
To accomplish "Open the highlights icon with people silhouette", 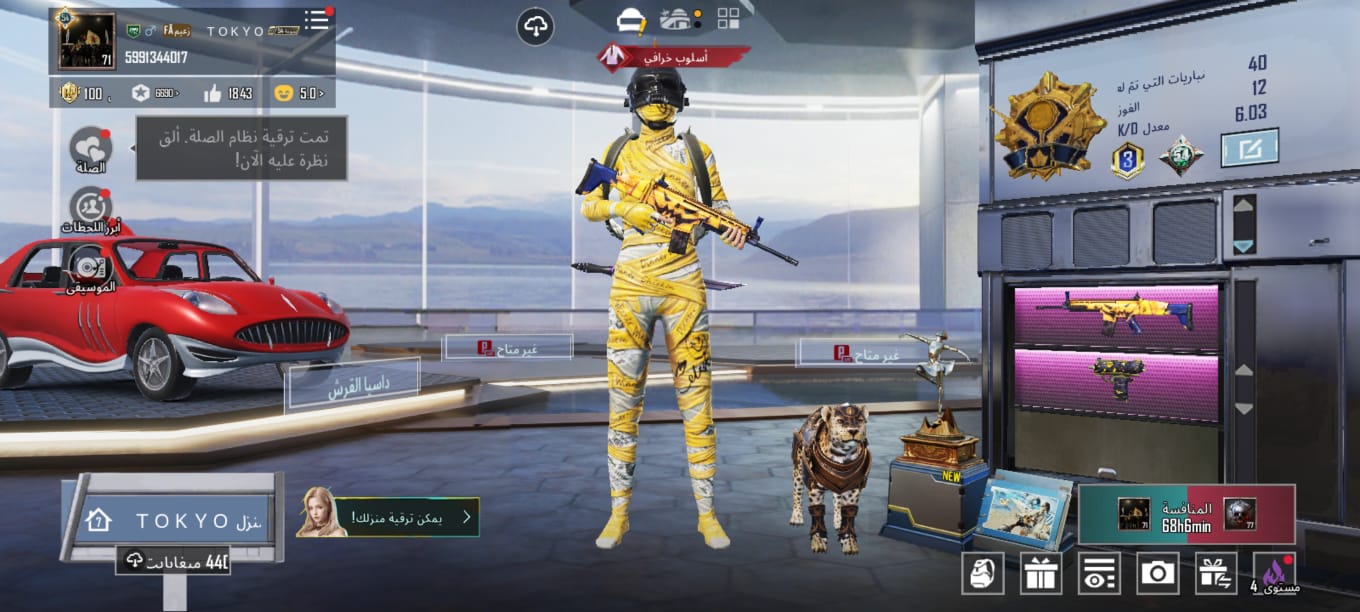I will (x=91, y=207).
